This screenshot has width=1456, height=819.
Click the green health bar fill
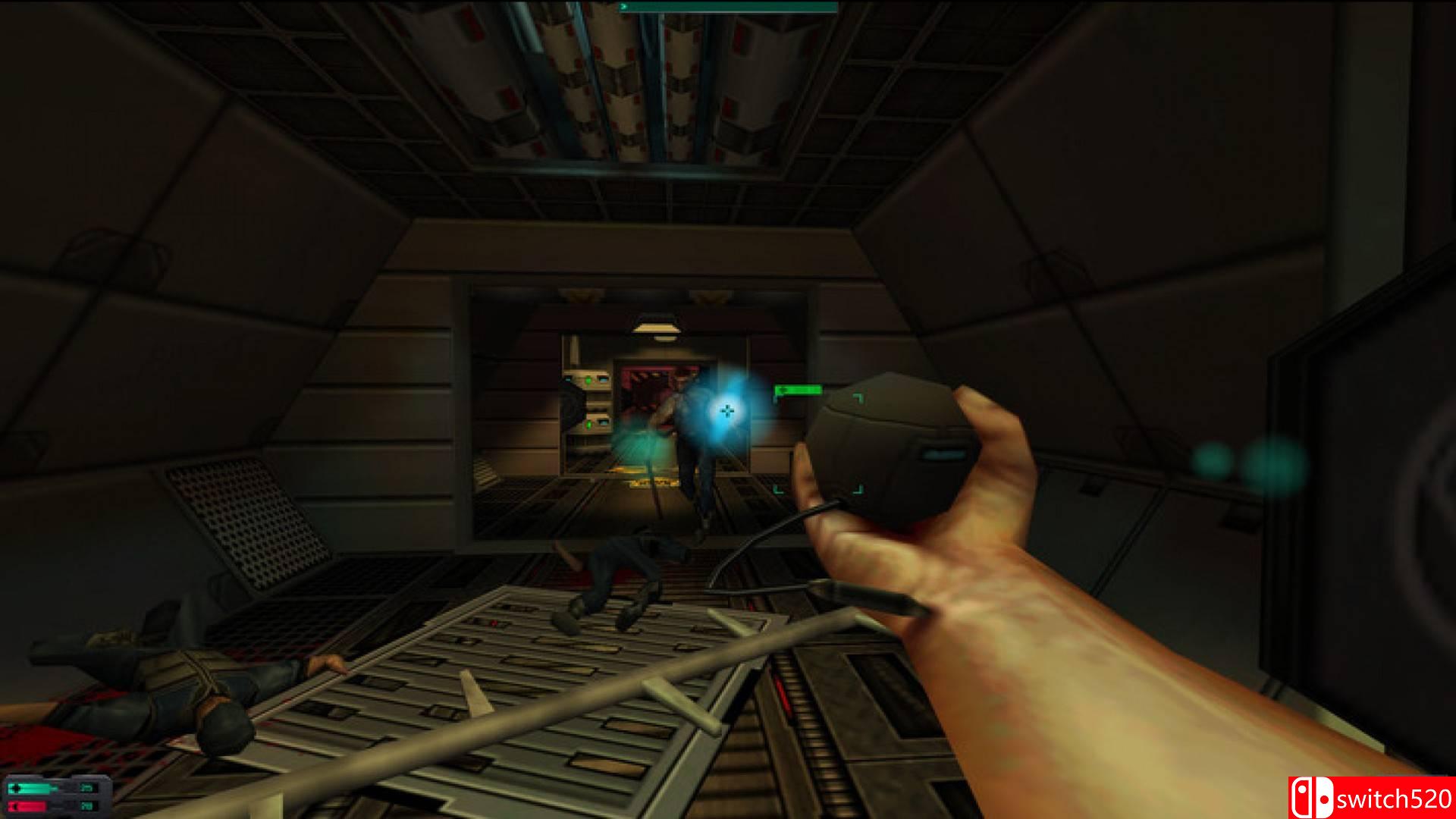[x=34, y=788]
